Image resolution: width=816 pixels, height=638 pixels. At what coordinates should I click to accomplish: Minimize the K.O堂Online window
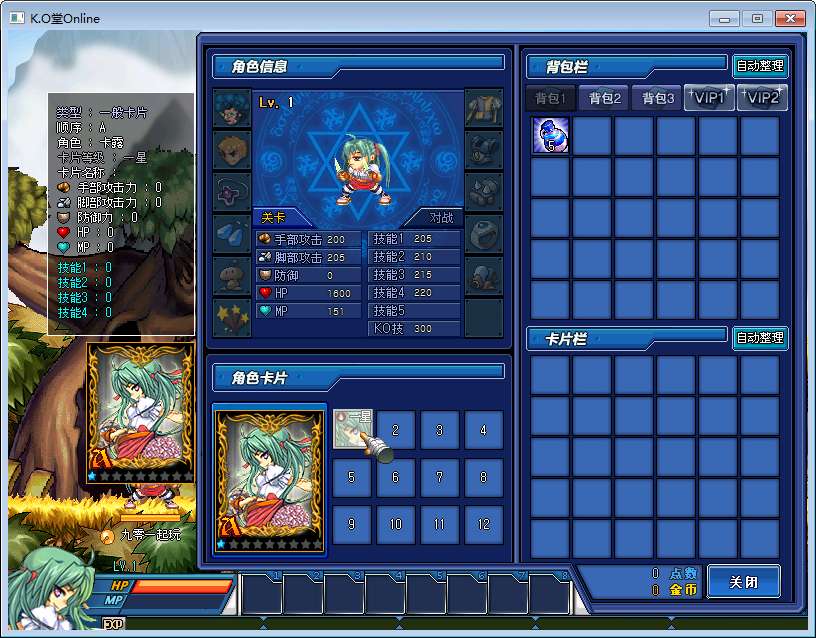[x=724, y=19]
